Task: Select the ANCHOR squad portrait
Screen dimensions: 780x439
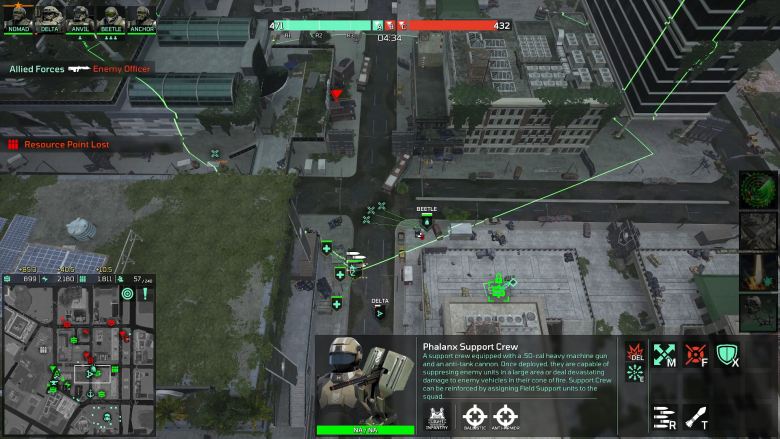Action: [142, 16]
